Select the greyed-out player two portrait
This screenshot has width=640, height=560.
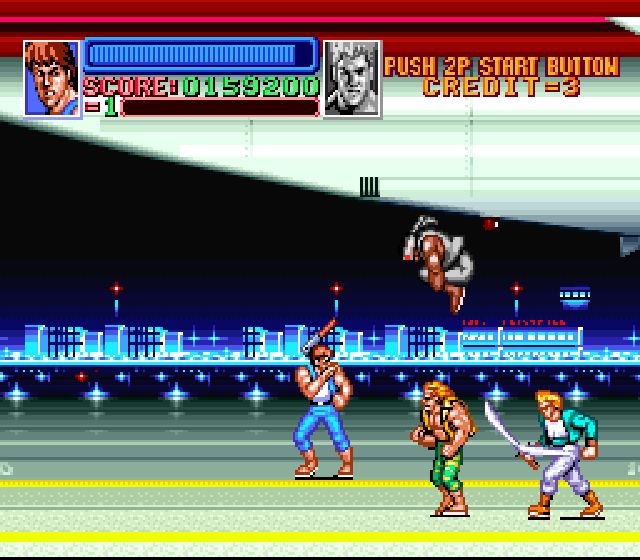point(352,78)
